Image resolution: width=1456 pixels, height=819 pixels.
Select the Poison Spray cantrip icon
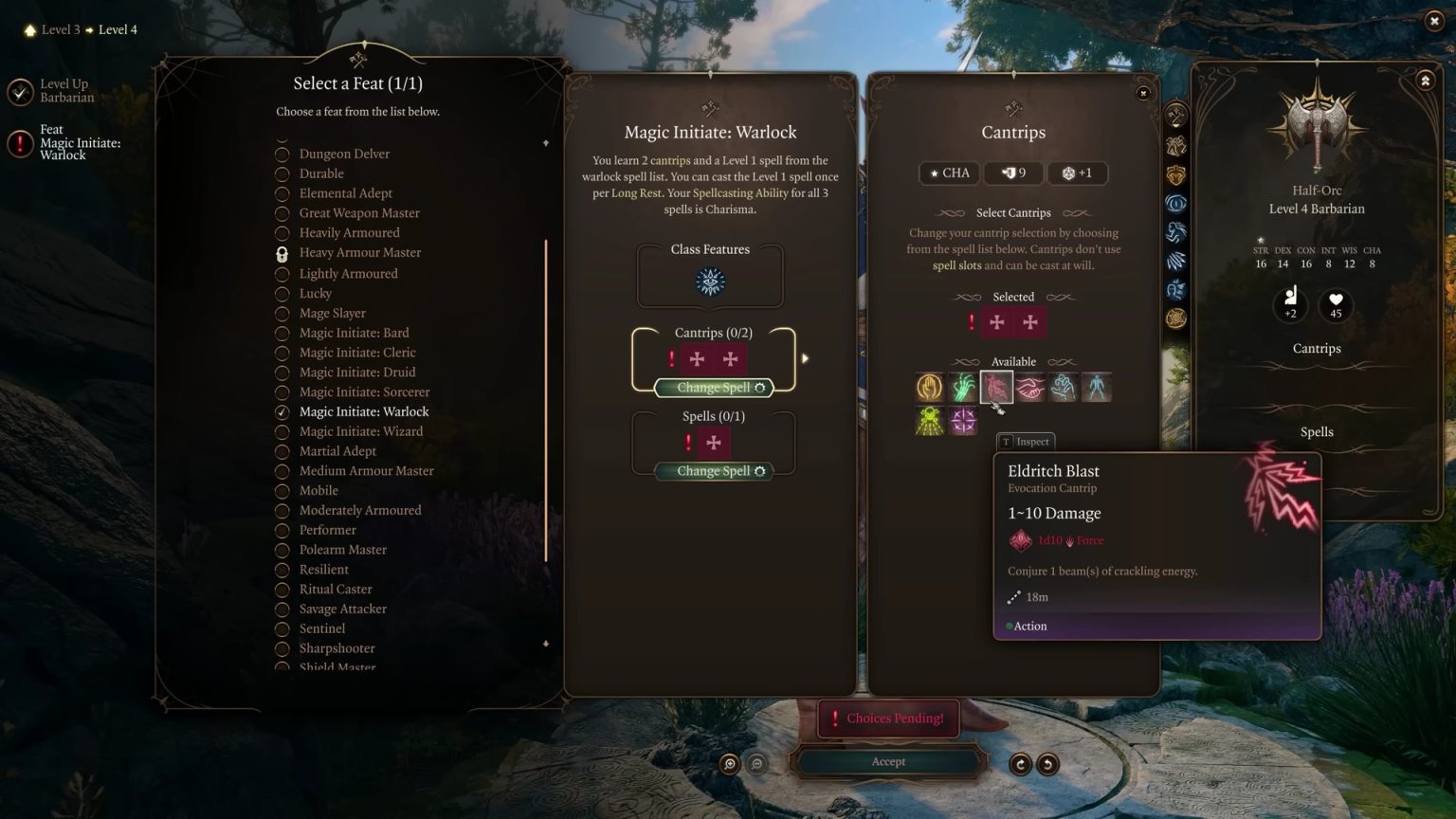(929, 421)
